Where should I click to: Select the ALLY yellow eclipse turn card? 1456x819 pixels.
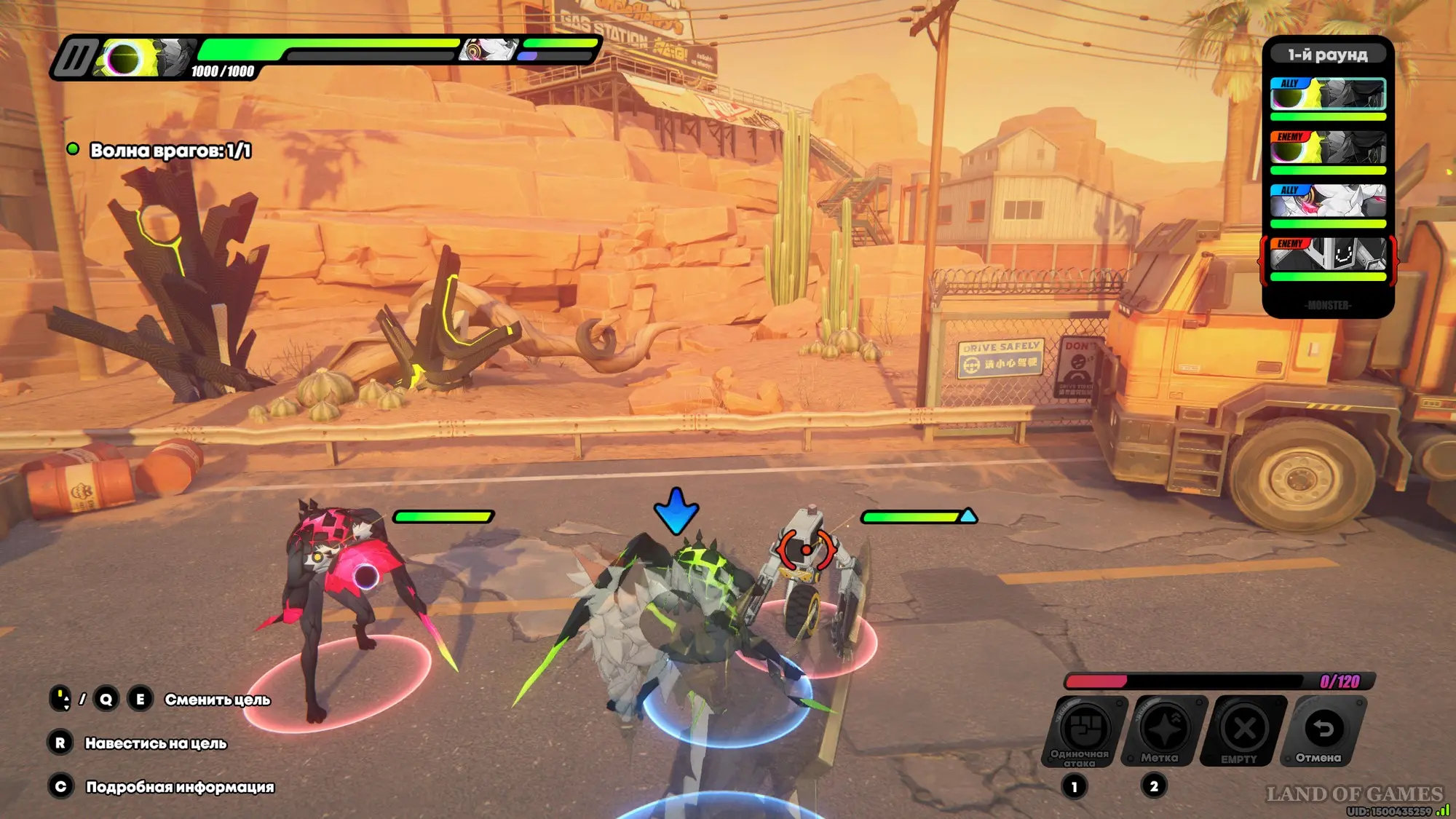tap(1328, 95)
